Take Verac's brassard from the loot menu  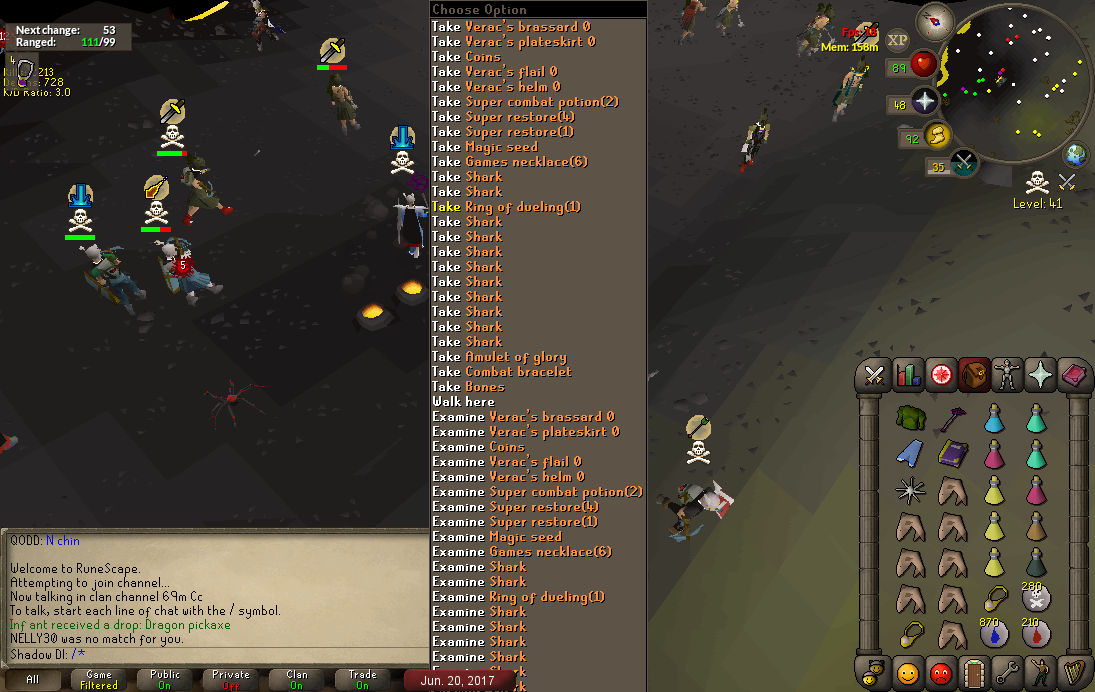511,27
